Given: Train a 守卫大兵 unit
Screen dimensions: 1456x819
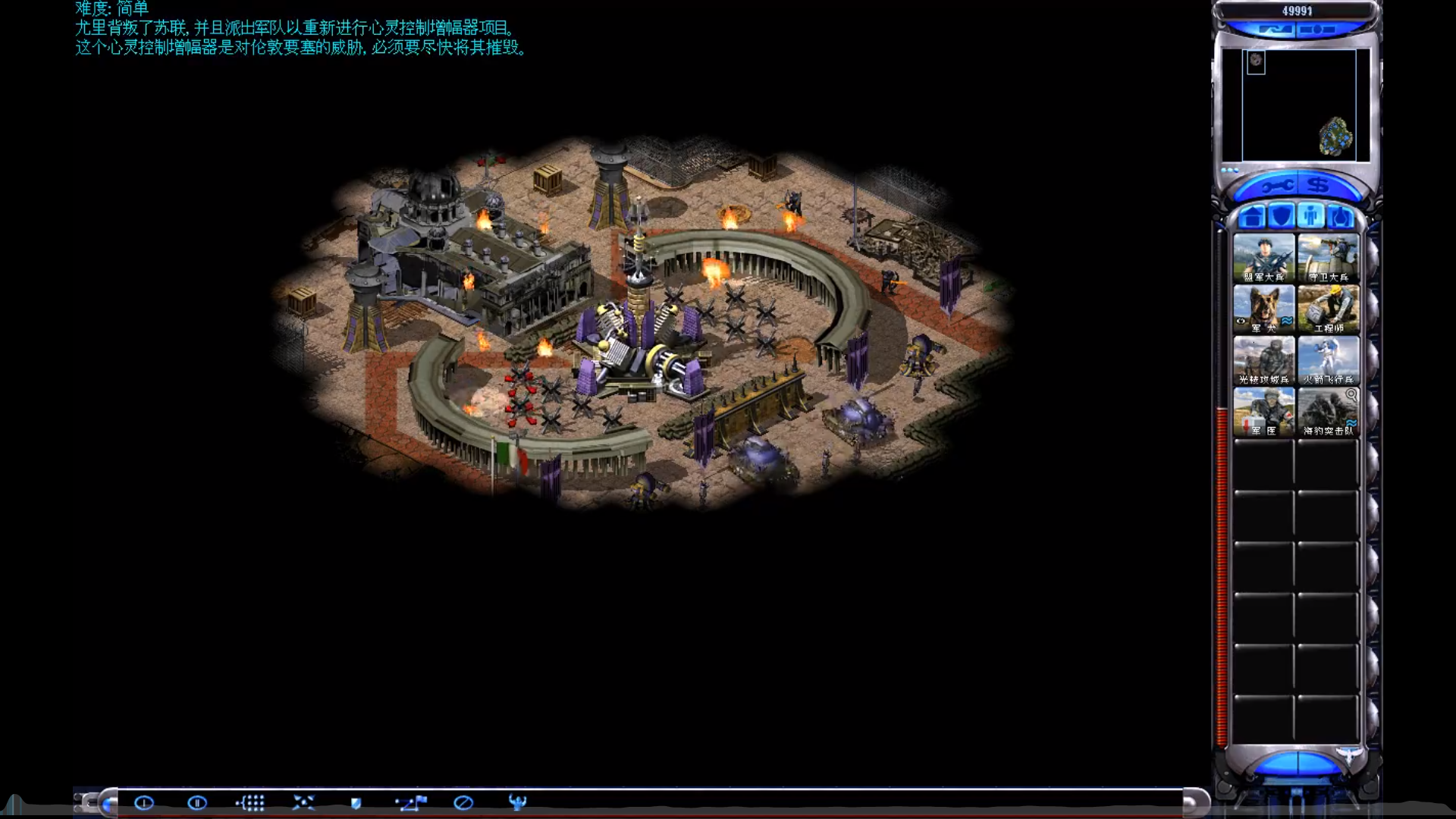Looking at the screenshot, I should [x=1329, y=256].
